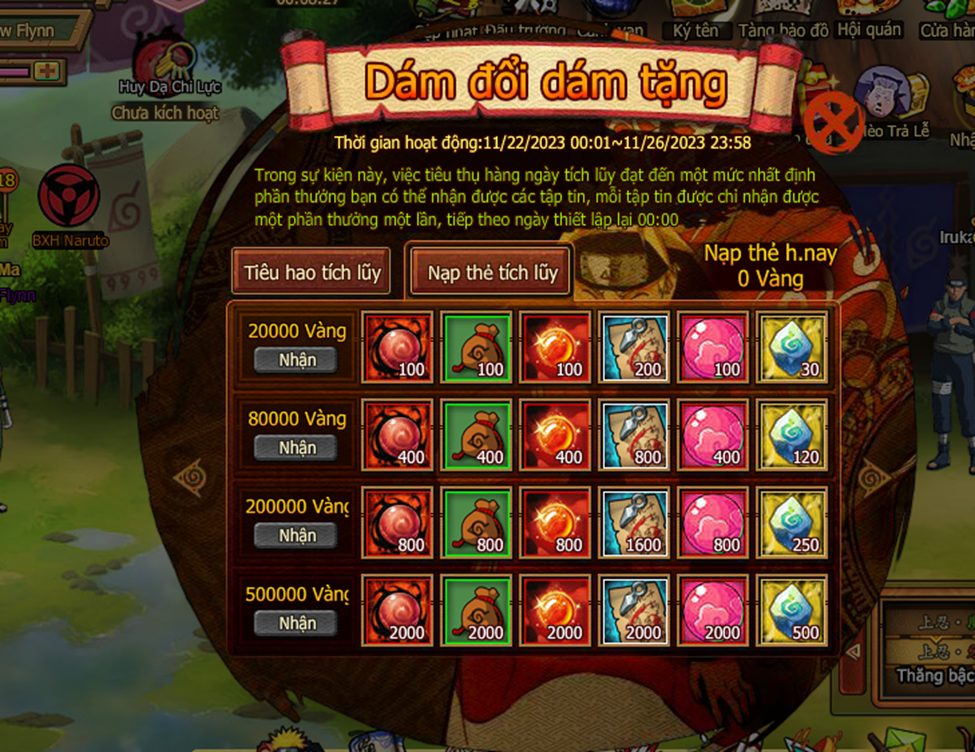Click the plus button beside the player bar
The height and width of the screenshot is (752, 975).
point(44,71)
